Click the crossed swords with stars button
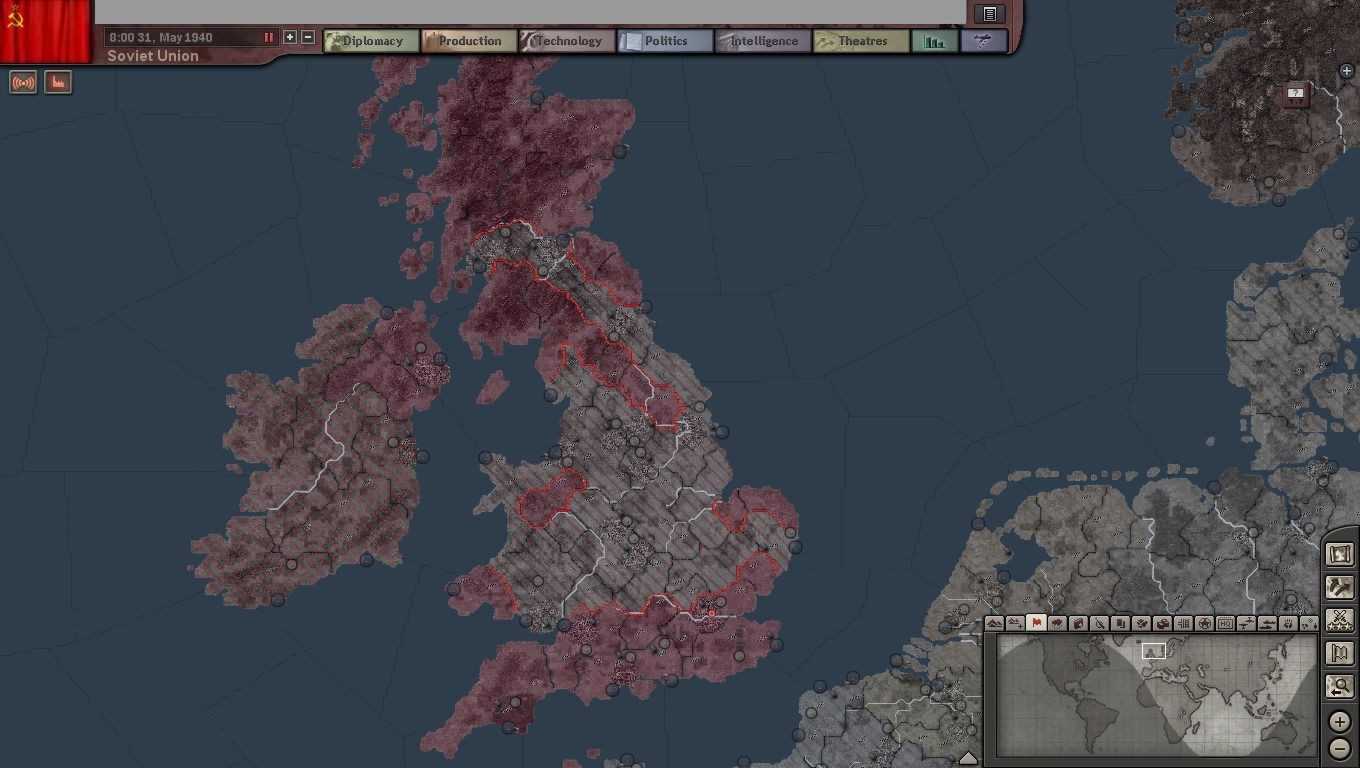This screenshot has height=768, width=1360. click(x=1339, y=621)
